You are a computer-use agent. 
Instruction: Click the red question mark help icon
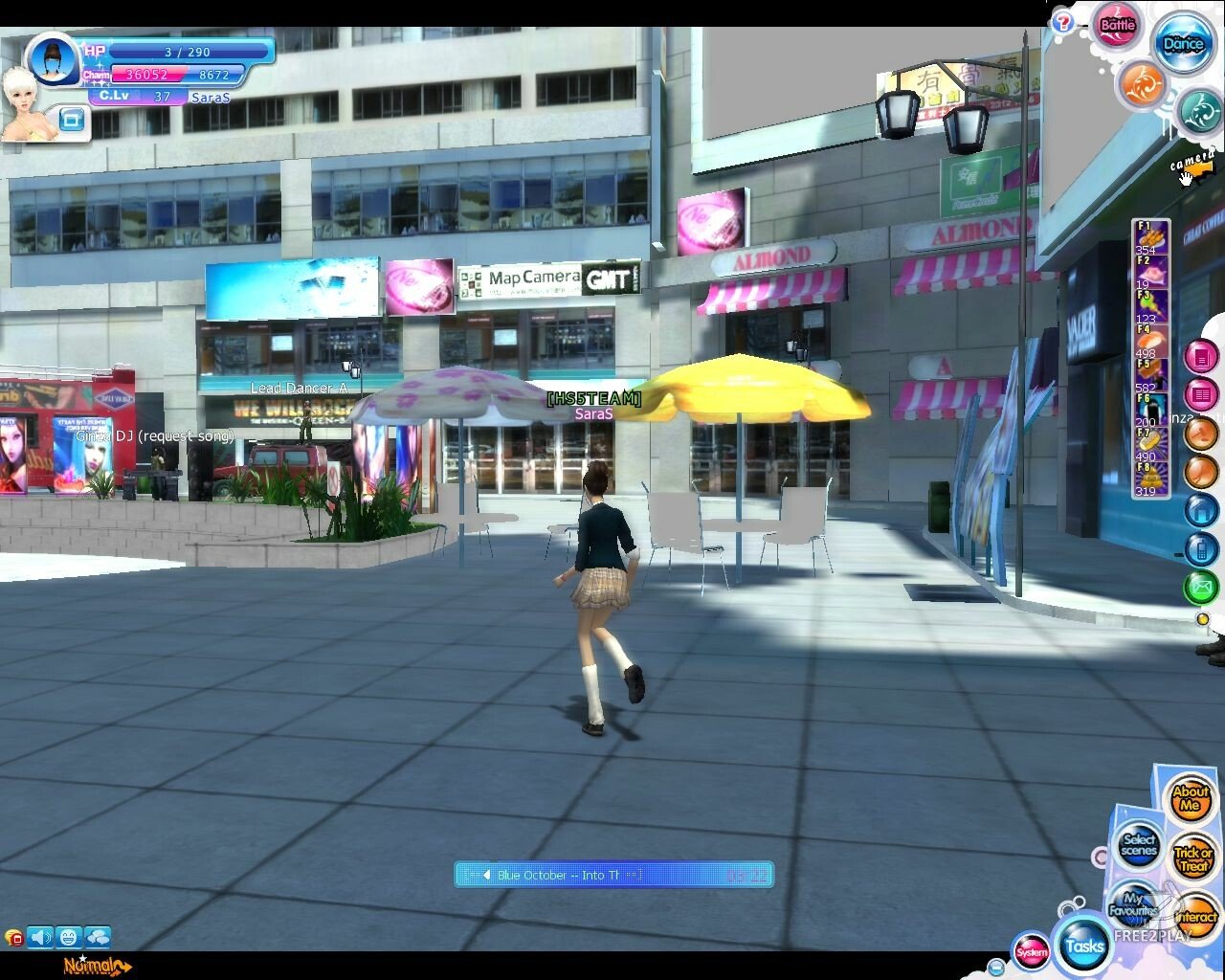[1062, 22]
